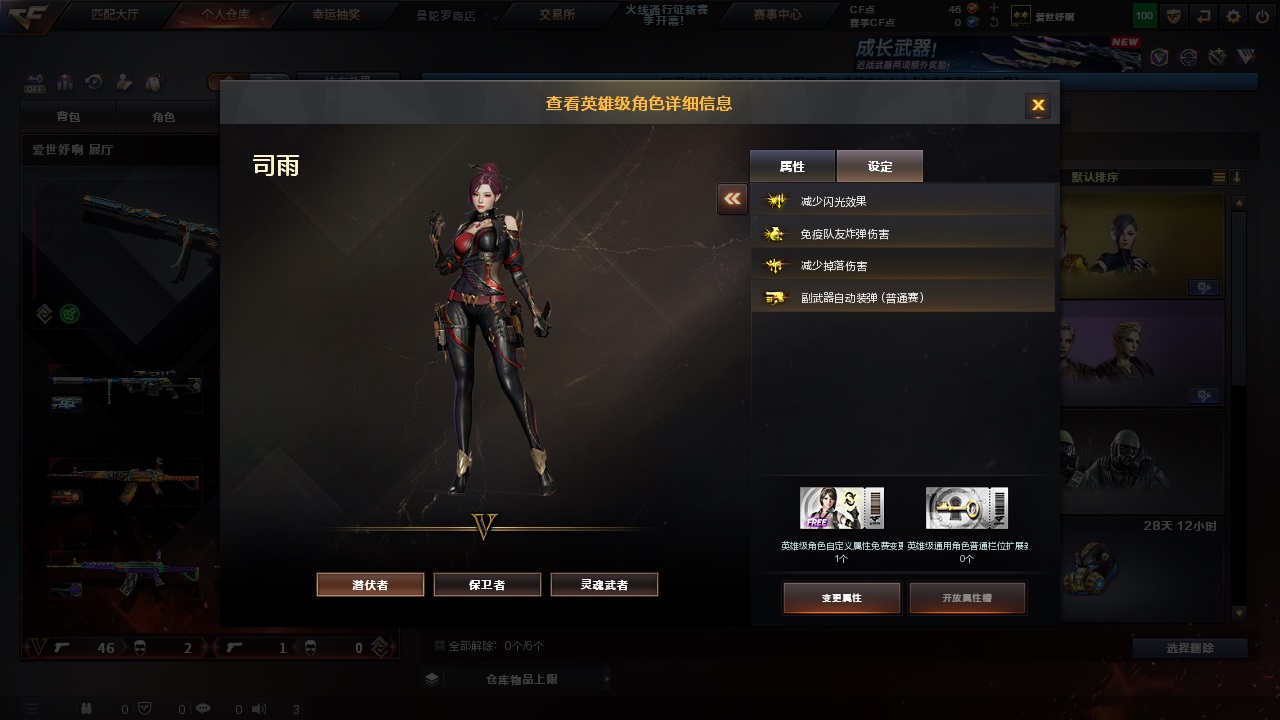
Task: Select the key slot expansion ticket icon
Action: (x=966, y=508)
